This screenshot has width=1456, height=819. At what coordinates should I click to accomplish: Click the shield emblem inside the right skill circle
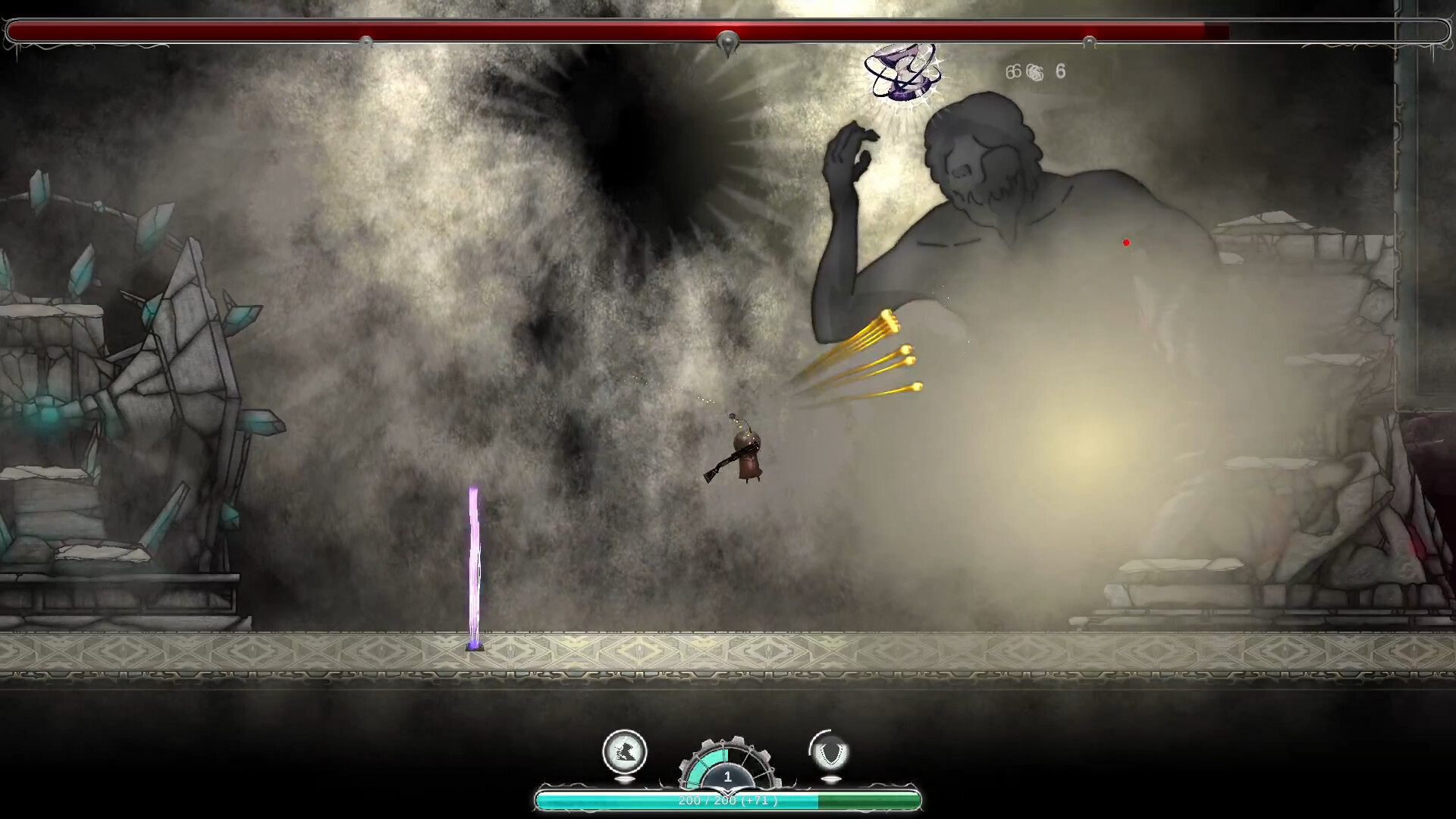coord(830,754)
